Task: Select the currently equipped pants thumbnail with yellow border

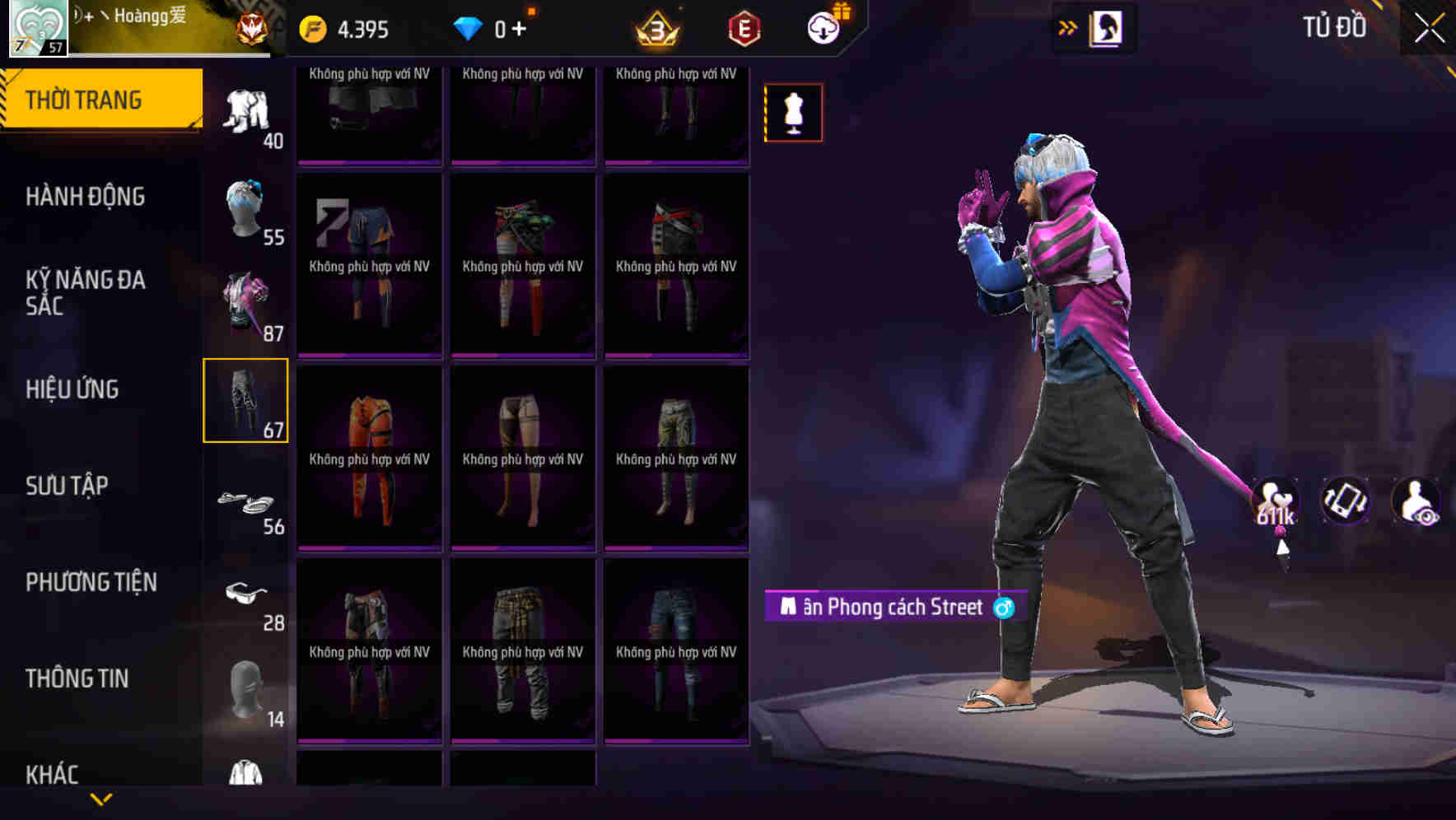Action: point(246,401)
